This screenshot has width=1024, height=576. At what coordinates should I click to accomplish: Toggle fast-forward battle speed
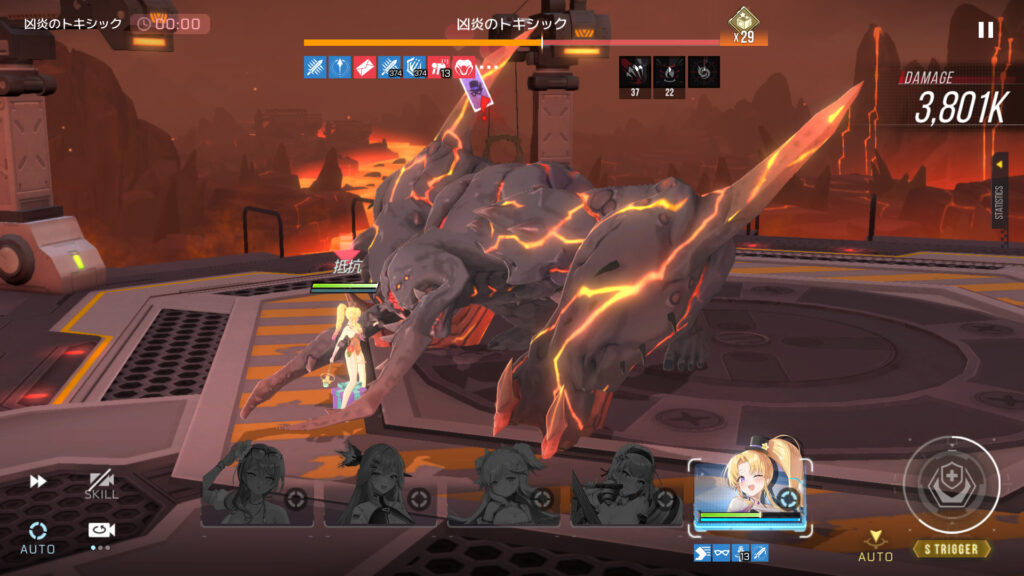(x=38, y=481)
